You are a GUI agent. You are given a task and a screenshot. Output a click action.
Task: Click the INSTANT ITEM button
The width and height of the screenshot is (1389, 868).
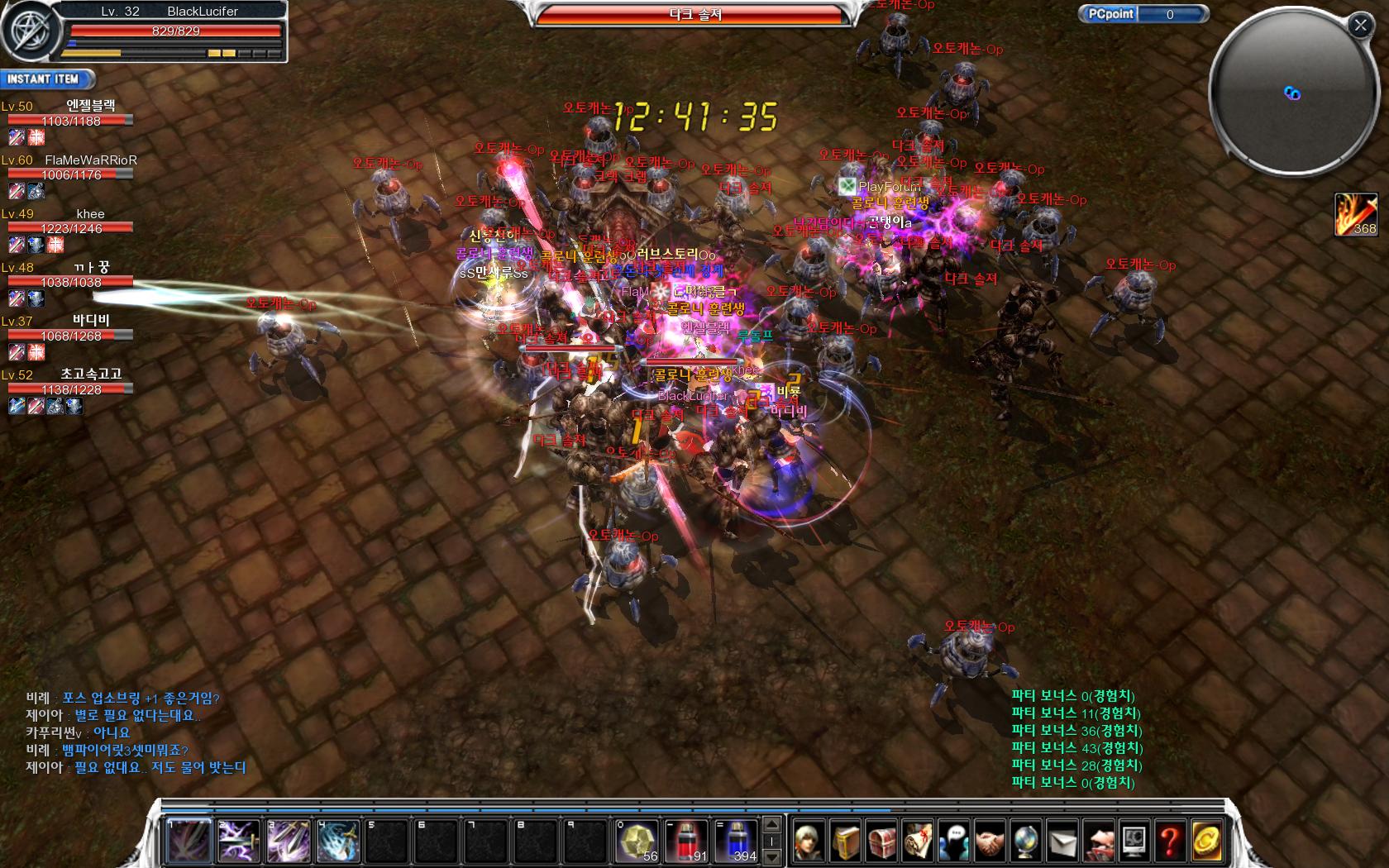pos(45,79)
